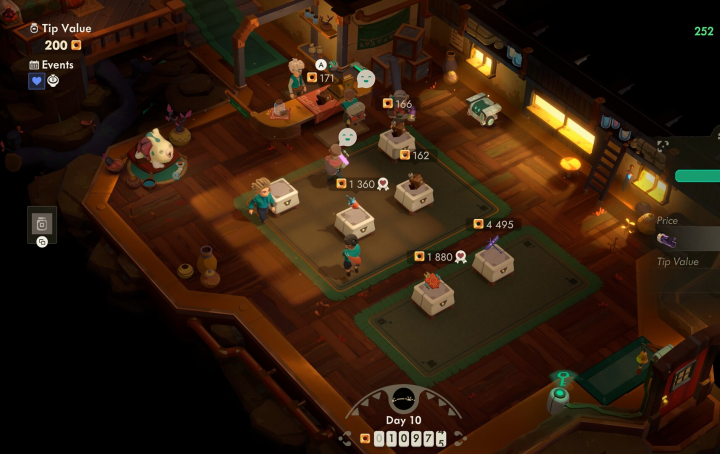Select the 171 price tag at the counter
Viewport: 720px width, 454px height.
(321, 77)
